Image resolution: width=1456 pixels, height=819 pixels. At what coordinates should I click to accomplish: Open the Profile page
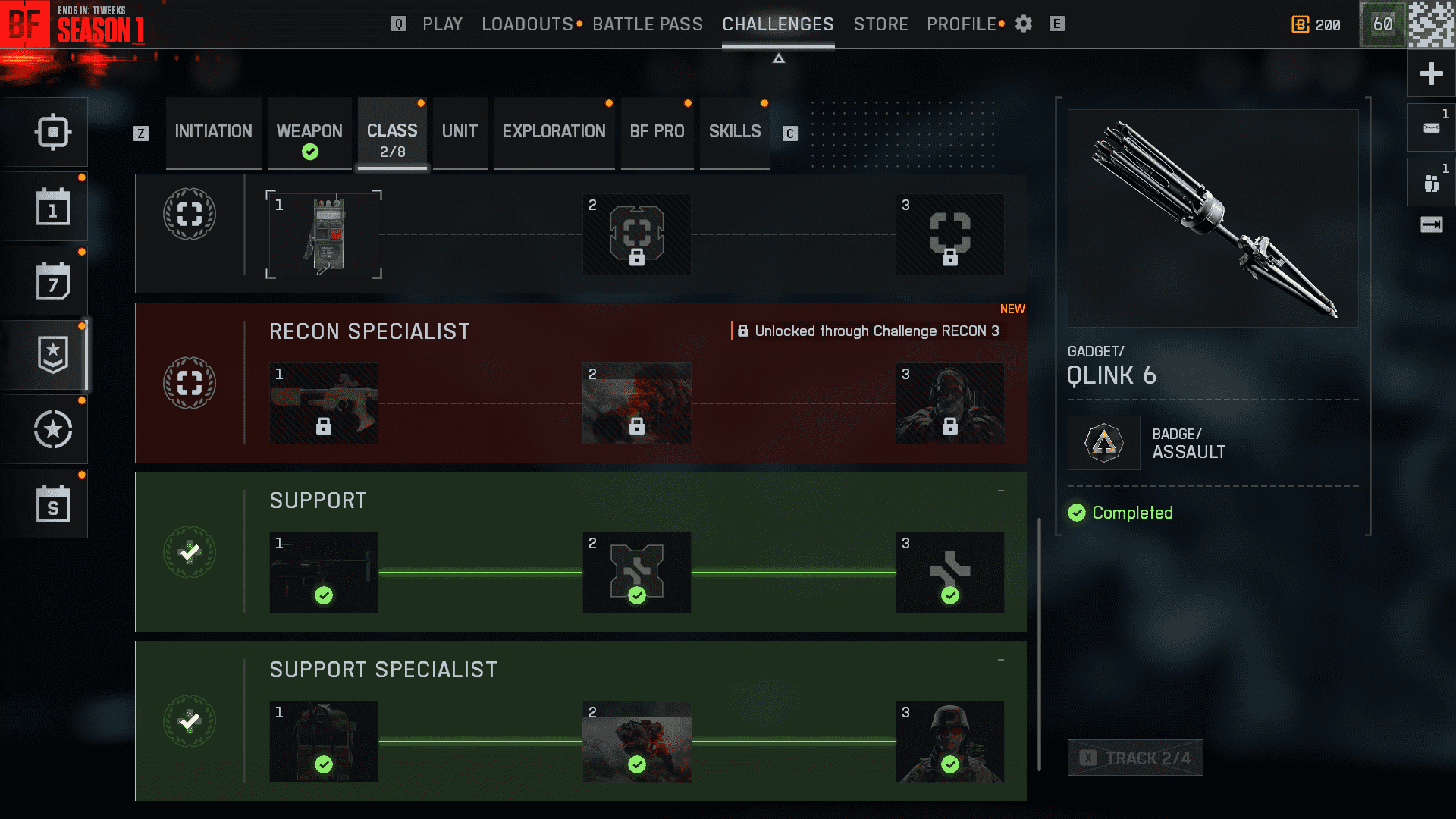pos(961,24)
